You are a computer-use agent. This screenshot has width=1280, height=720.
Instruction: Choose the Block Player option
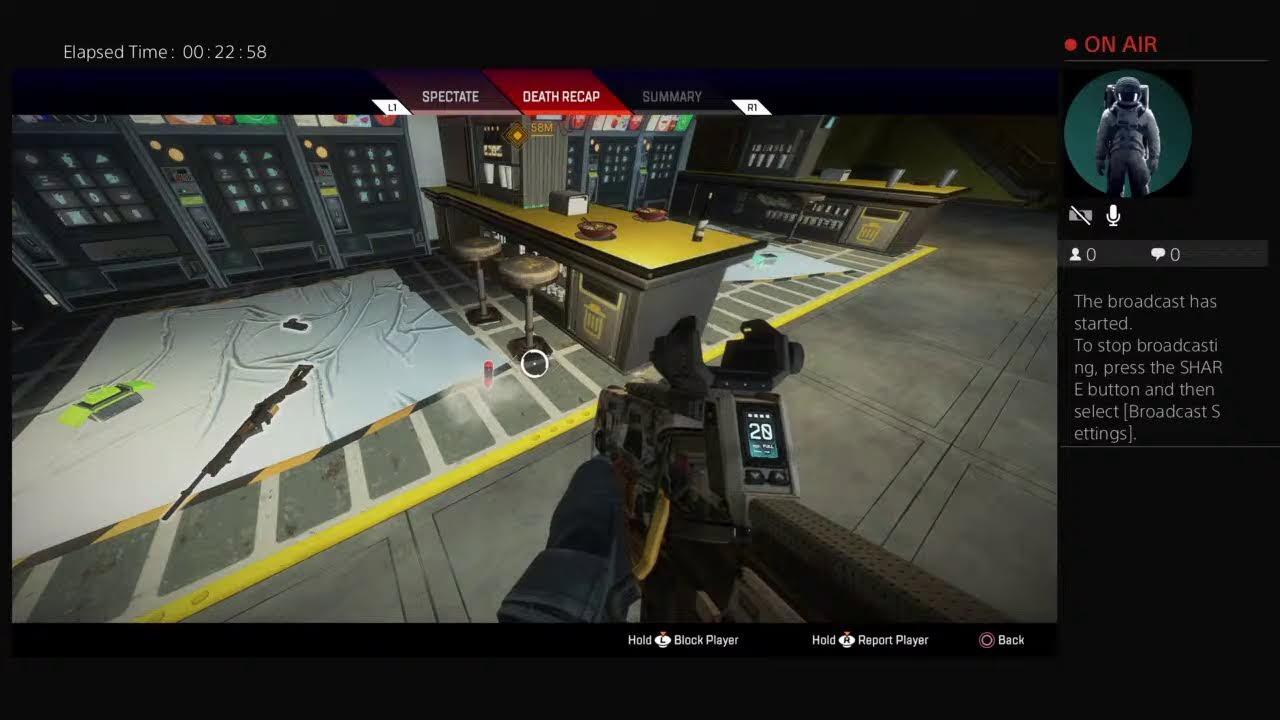pos(683,640)
